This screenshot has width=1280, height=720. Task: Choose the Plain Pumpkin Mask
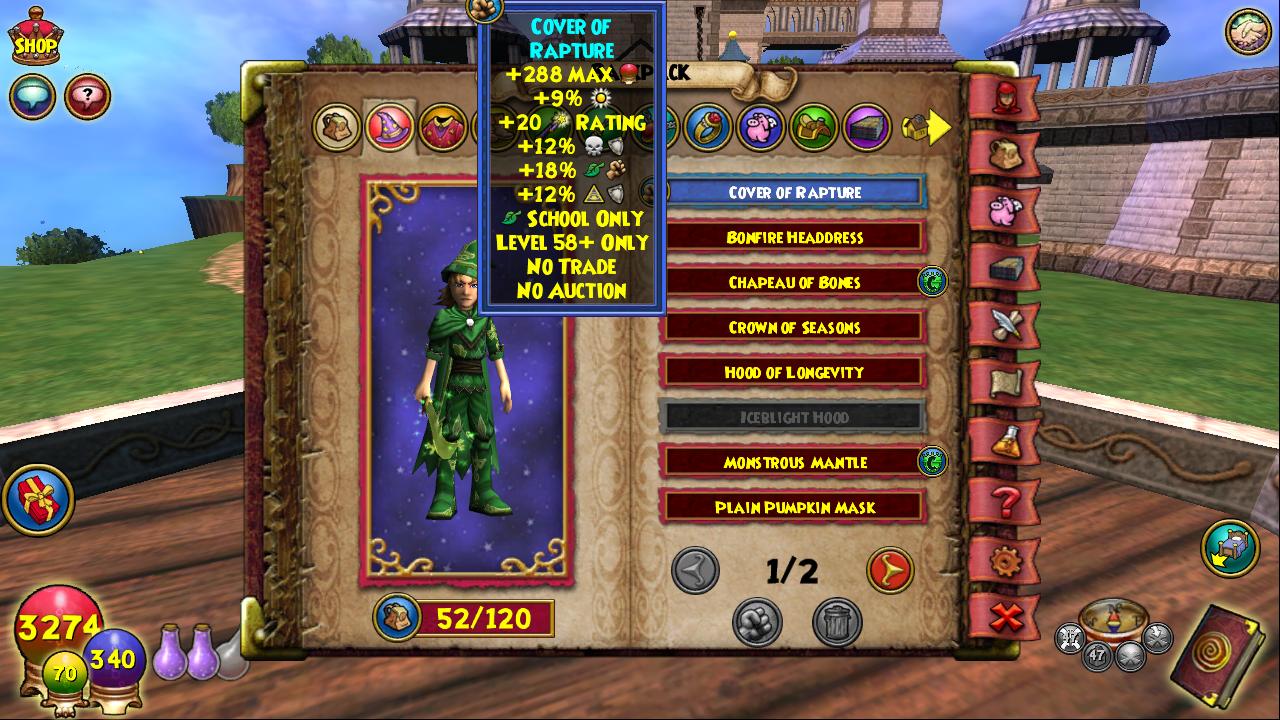(794, 507)
